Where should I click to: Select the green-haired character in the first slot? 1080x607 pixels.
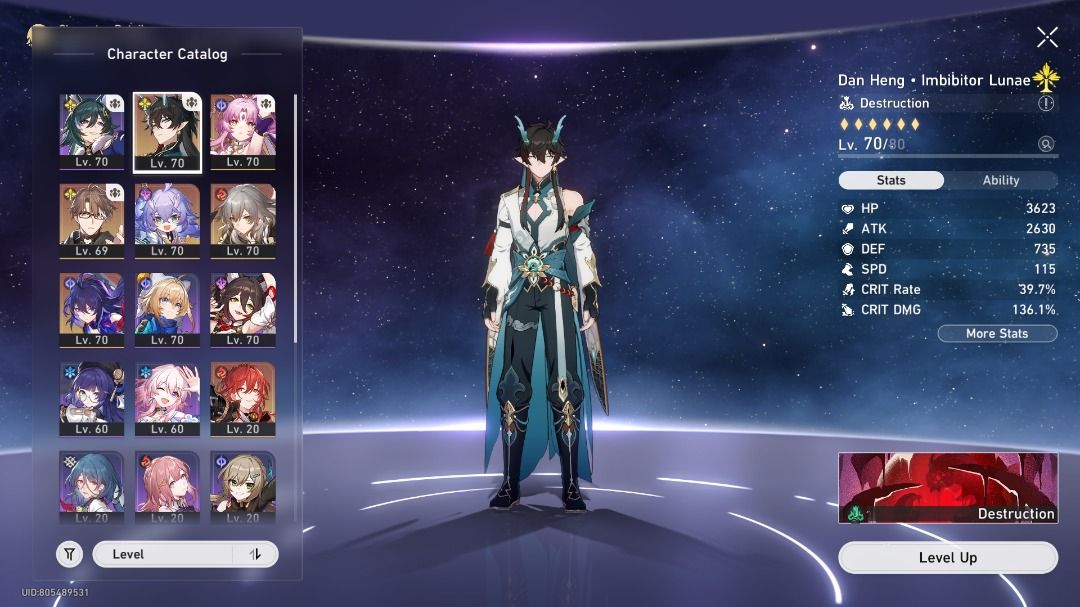[92, 130]
